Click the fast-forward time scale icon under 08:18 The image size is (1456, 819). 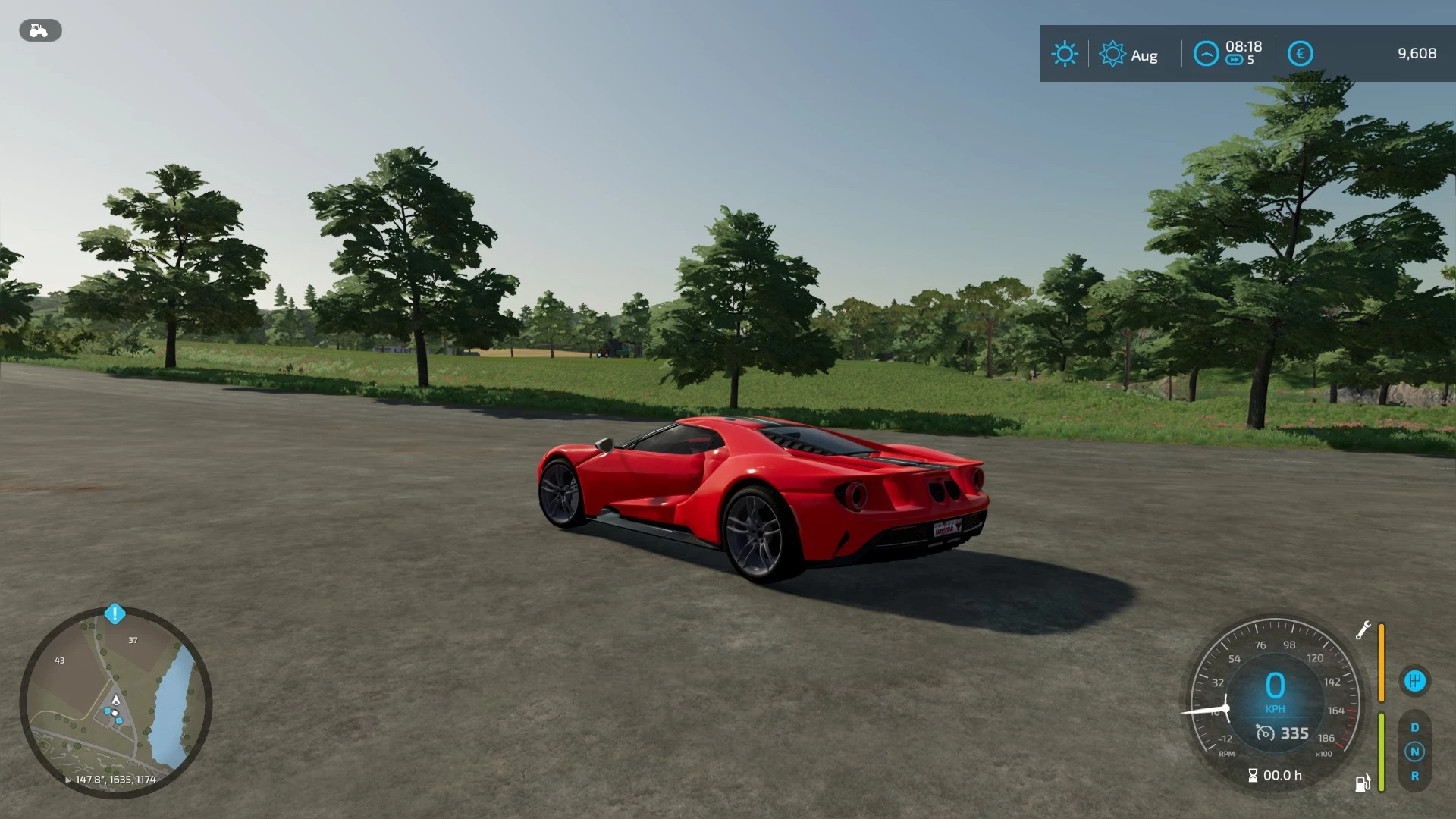[1232, 61]
